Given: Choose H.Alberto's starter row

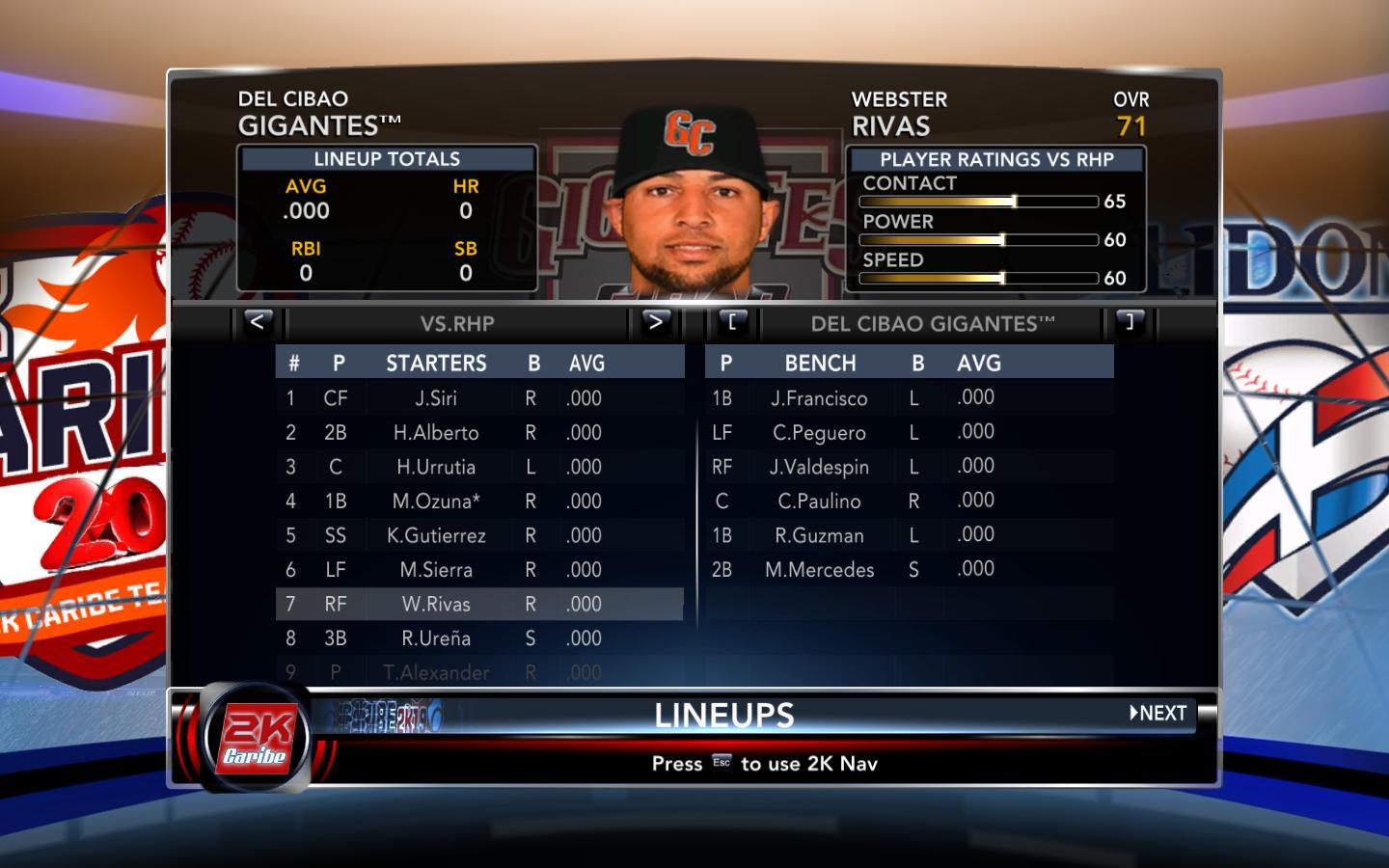Looking at the screenshot, I should click(436, 433).
